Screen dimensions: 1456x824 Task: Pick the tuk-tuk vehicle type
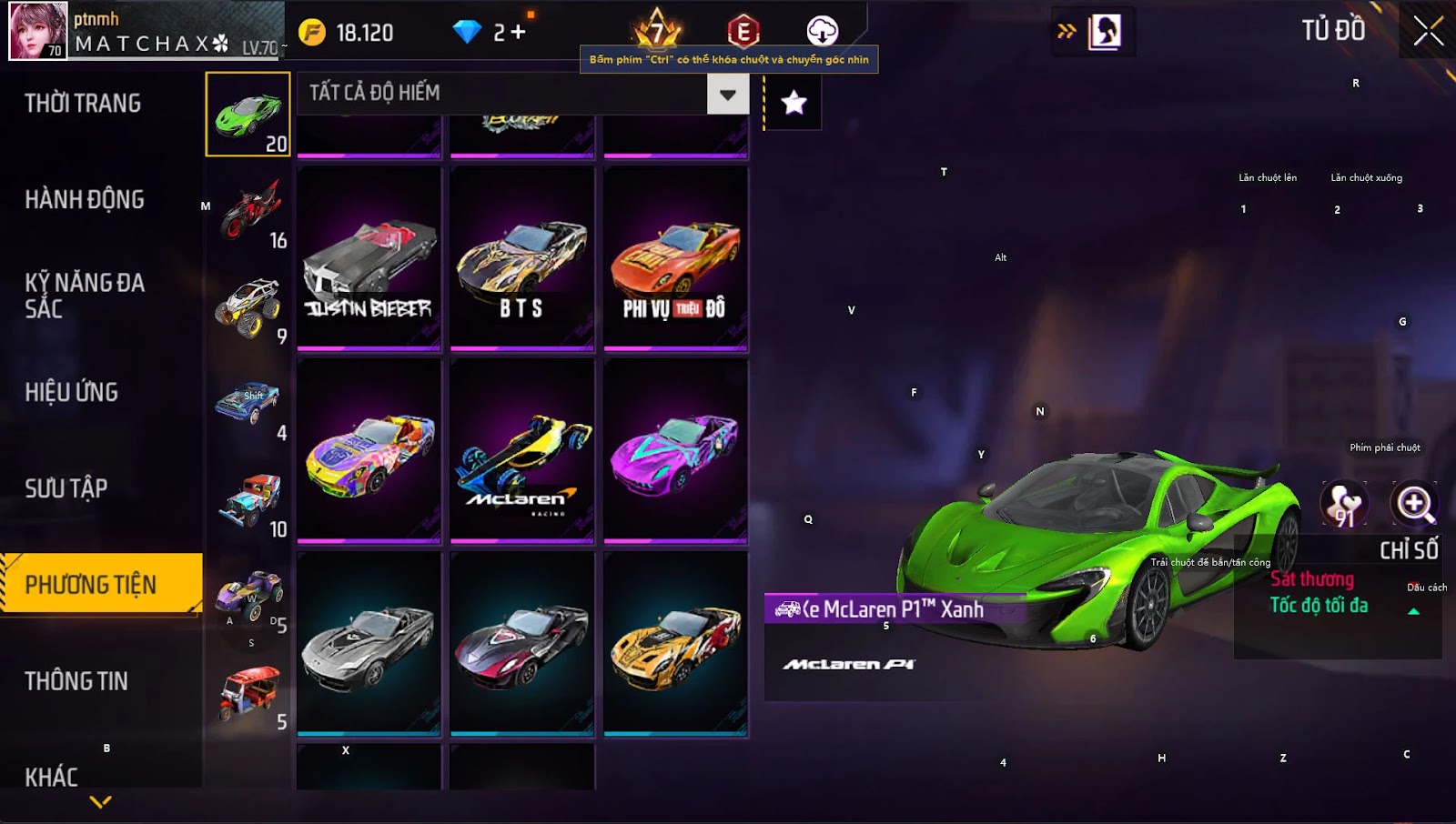pos(248,693)
